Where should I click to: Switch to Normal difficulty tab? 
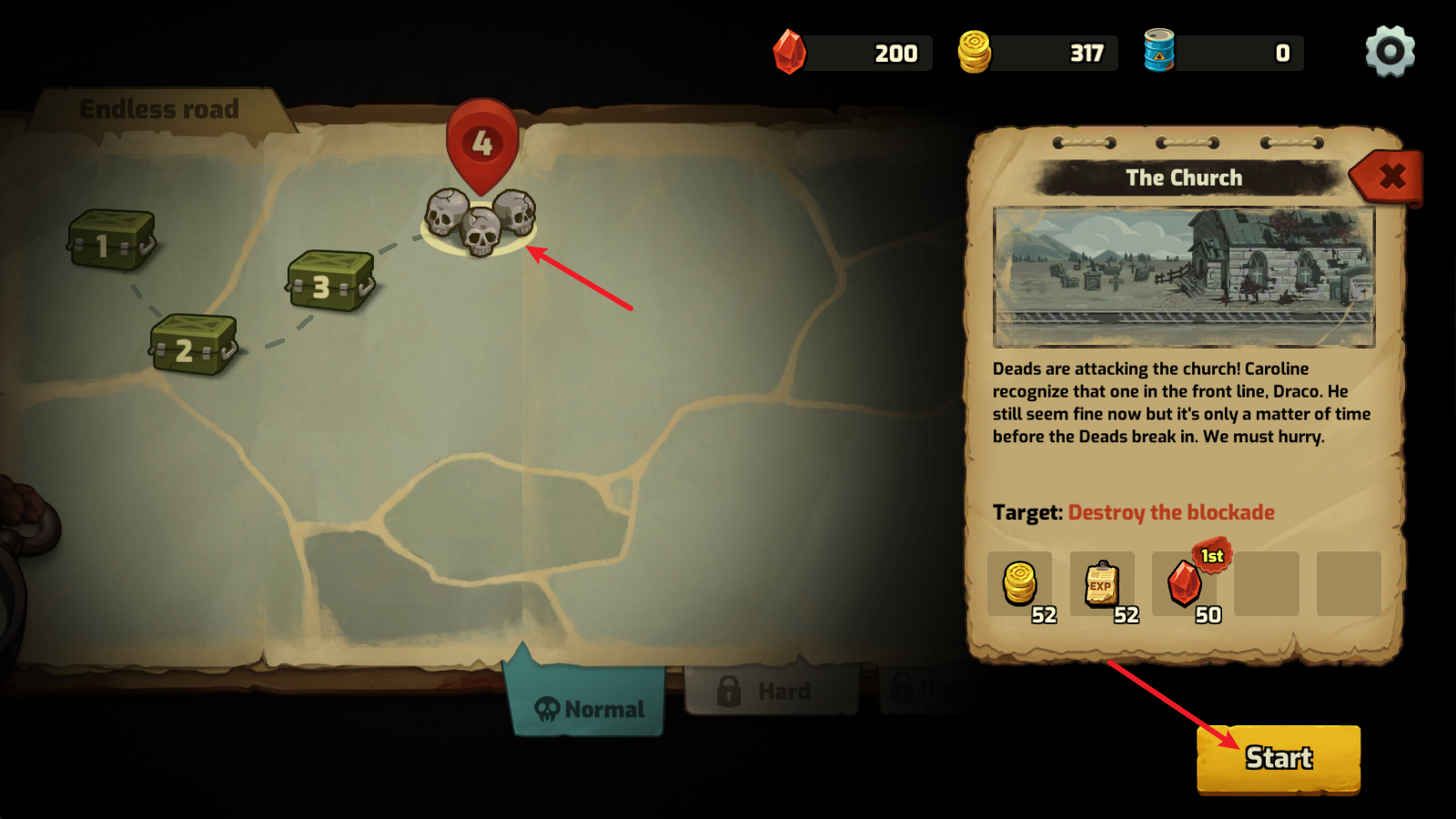tap(588, 708)
